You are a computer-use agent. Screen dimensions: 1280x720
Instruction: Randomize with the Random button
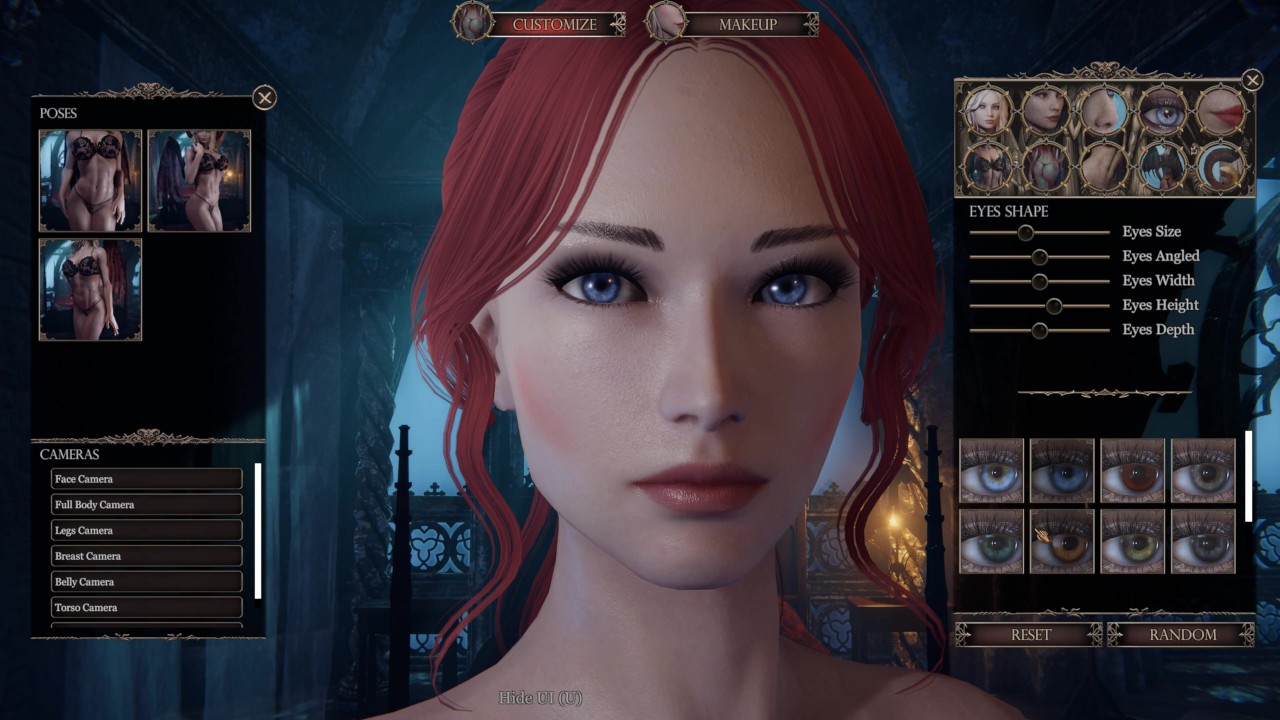coord(1182,635)
